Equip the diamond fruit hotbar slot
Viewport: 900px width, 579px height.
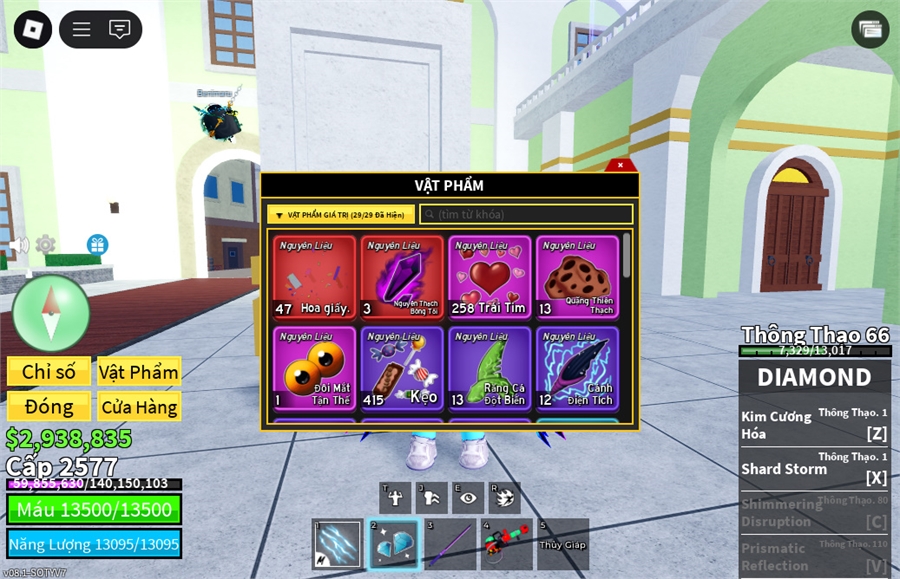point(393,544)
